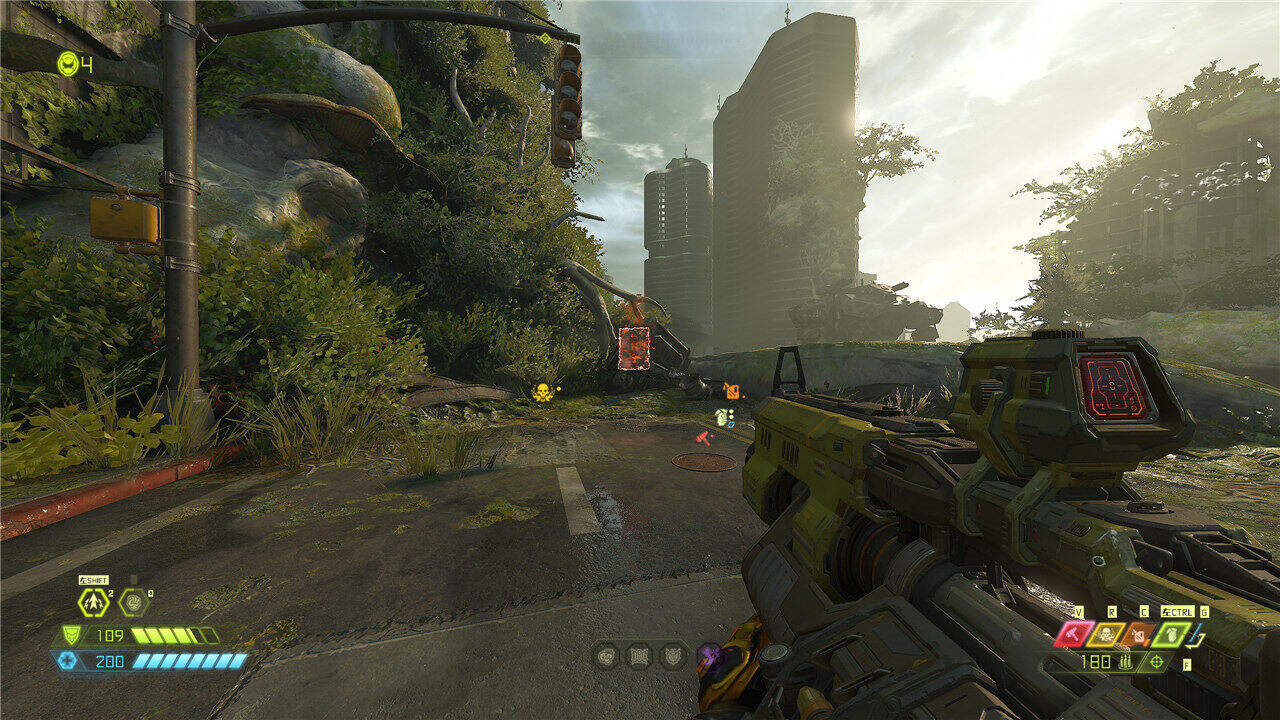This screenshot has height=720, width=1280.
Task: Toggle the green crosshair weapon mod icon
Action: click(x=1158, y=661)
